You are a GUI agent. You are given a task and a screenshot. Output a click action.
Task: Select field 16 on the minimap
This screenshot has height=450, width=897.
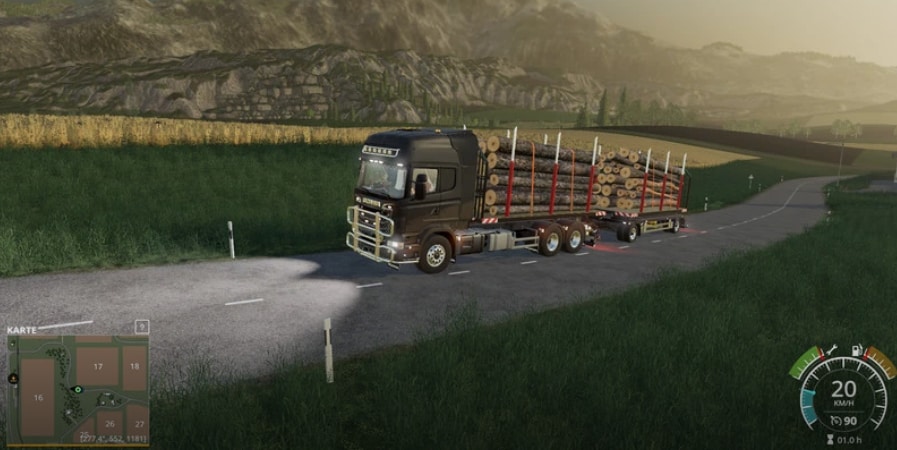(x=38, y=397)
